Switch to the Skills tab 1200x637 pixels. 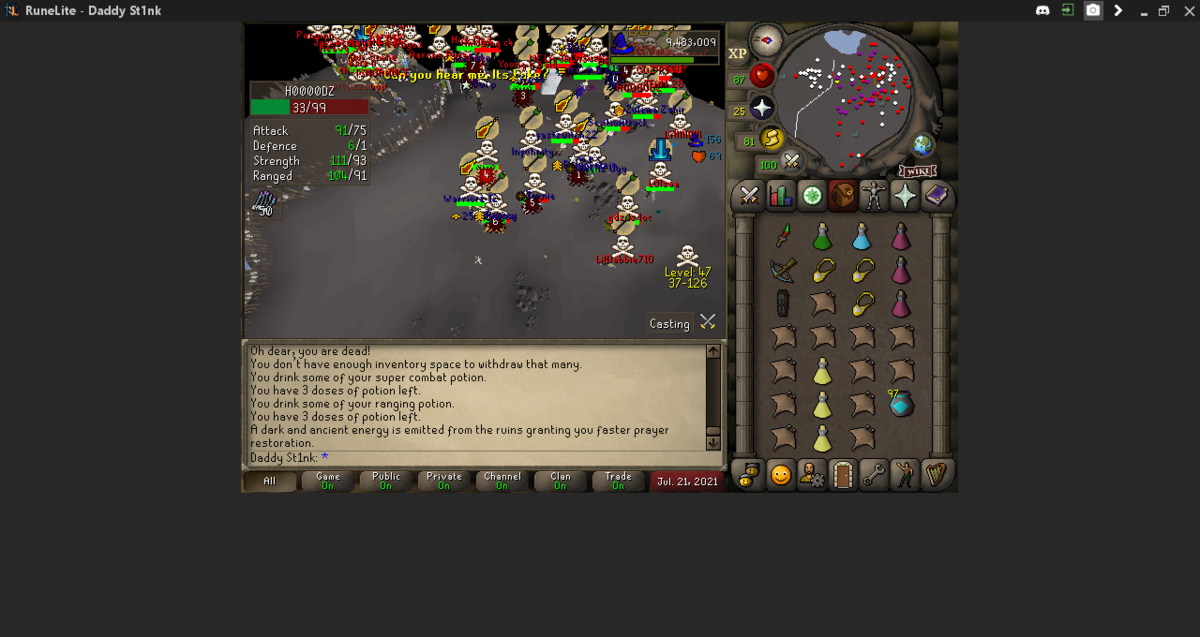pos(780,197)
